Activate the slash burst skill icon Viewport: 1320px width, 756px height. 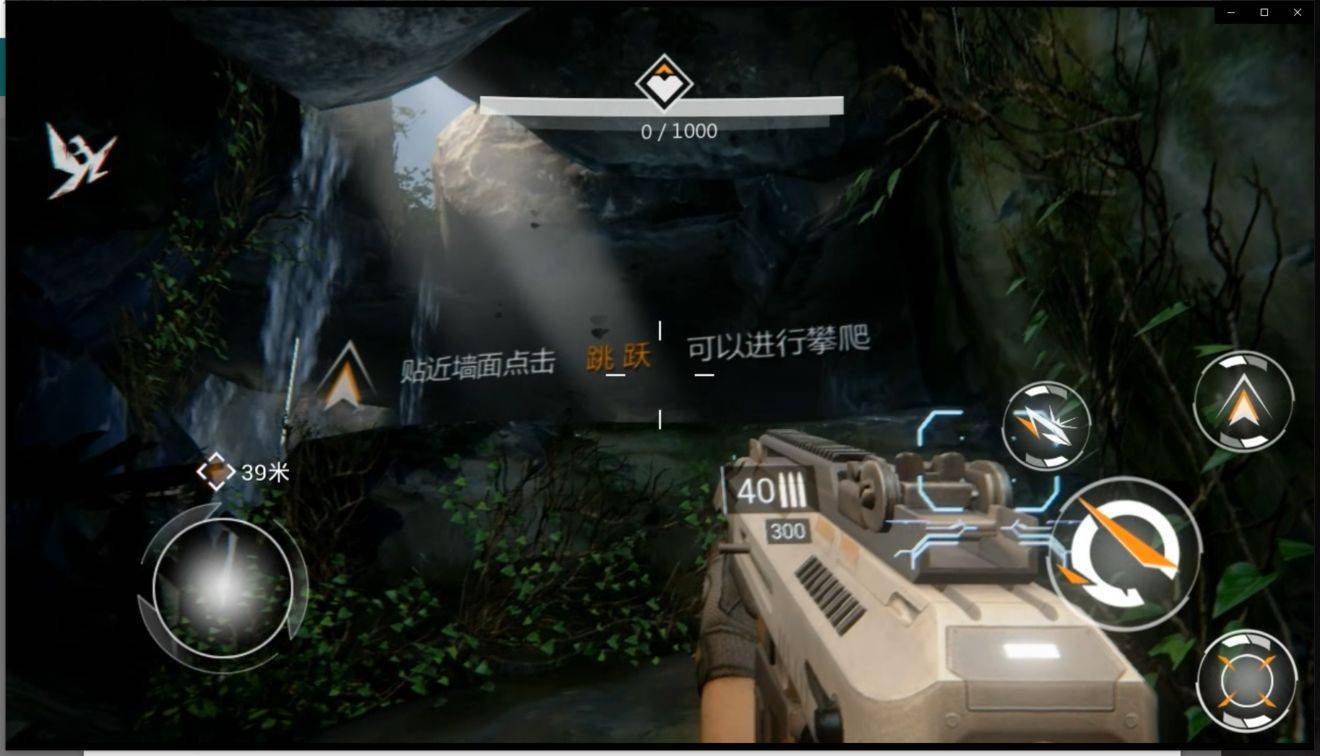click(x=1046, y=426)
